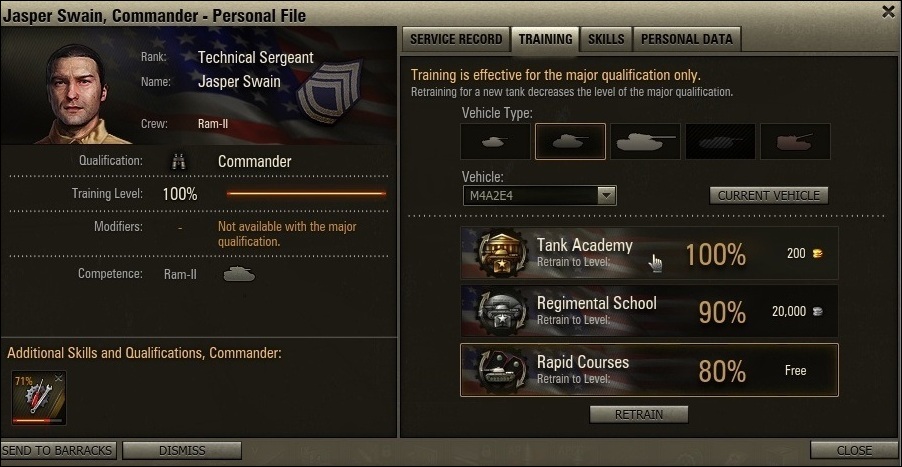Confirm with the Retrain button
The height and width of the screenshot is (467, 902).
pyautogui.click(x=638, y=414)
